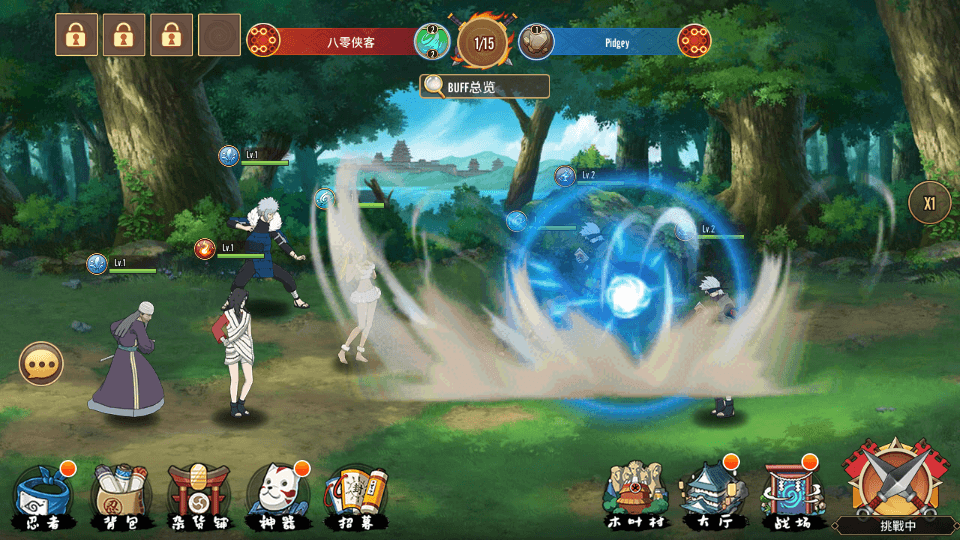Select the swirl-marked empty skill slot

tap(219, 35)
